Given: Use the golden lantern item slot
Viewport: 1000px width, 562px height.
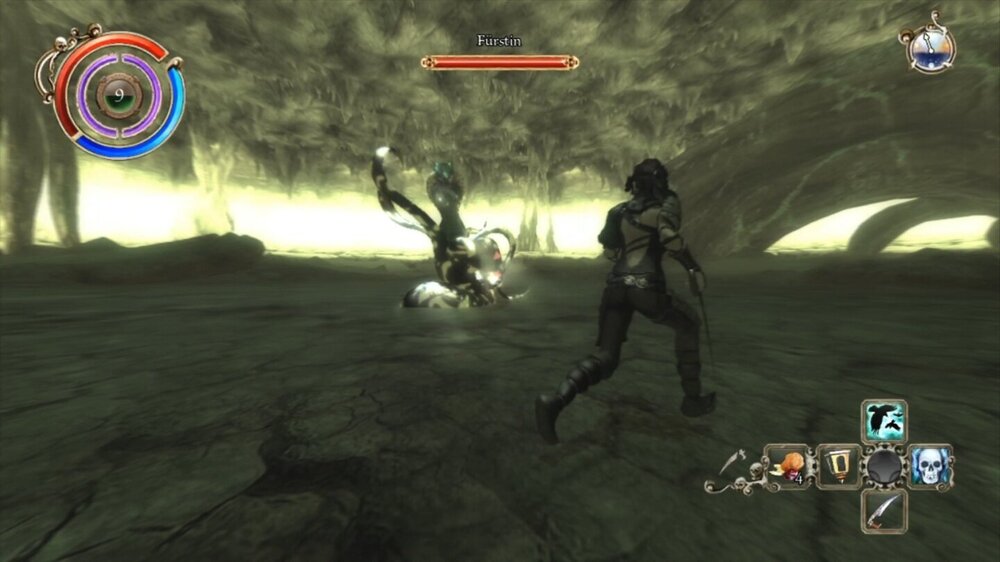Looking at the screenshot, I should click(x=838, y=466).
